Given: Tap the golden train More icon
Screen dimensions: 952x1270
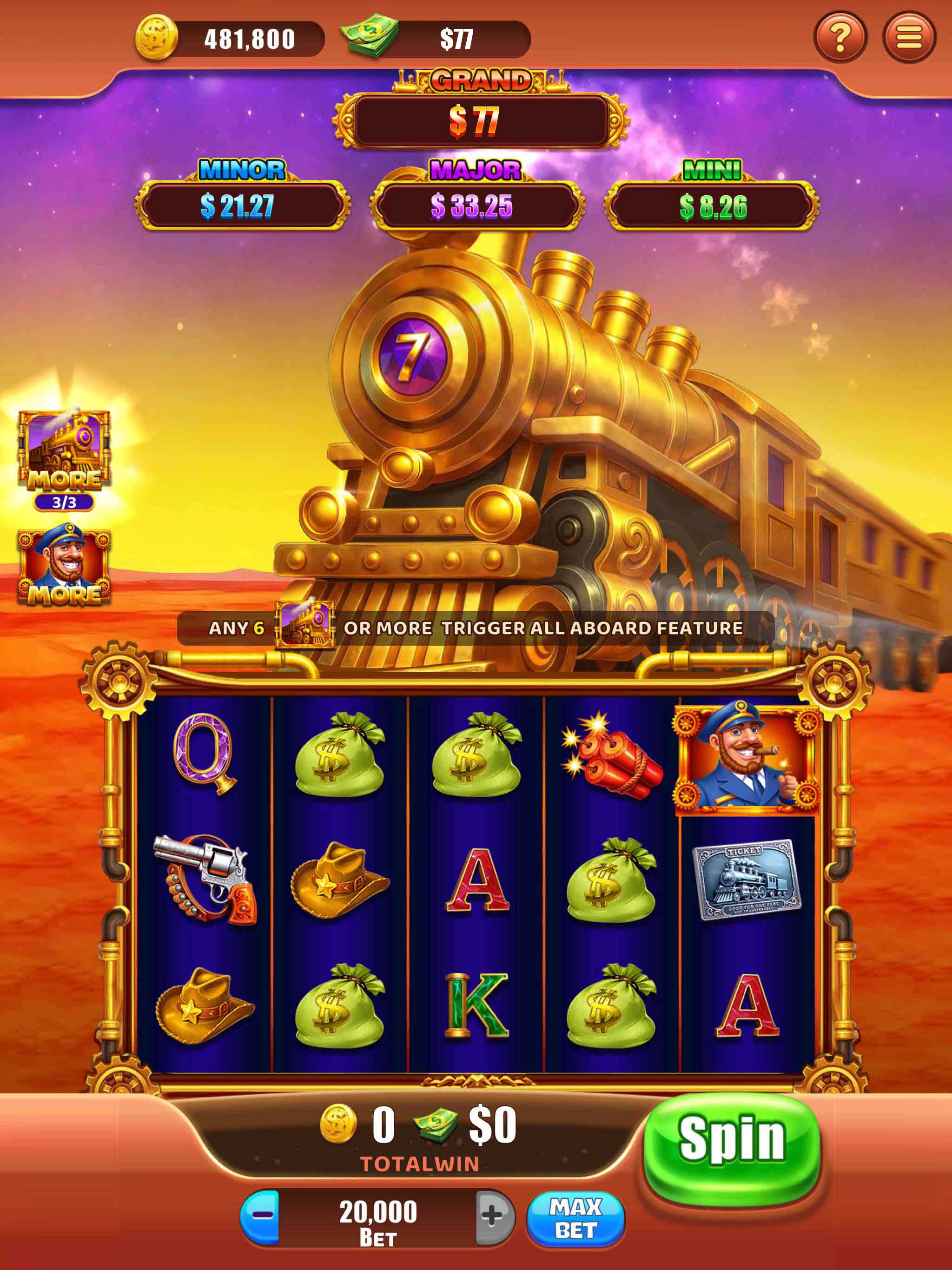Looking at the screenshot, I should (64, 451).
